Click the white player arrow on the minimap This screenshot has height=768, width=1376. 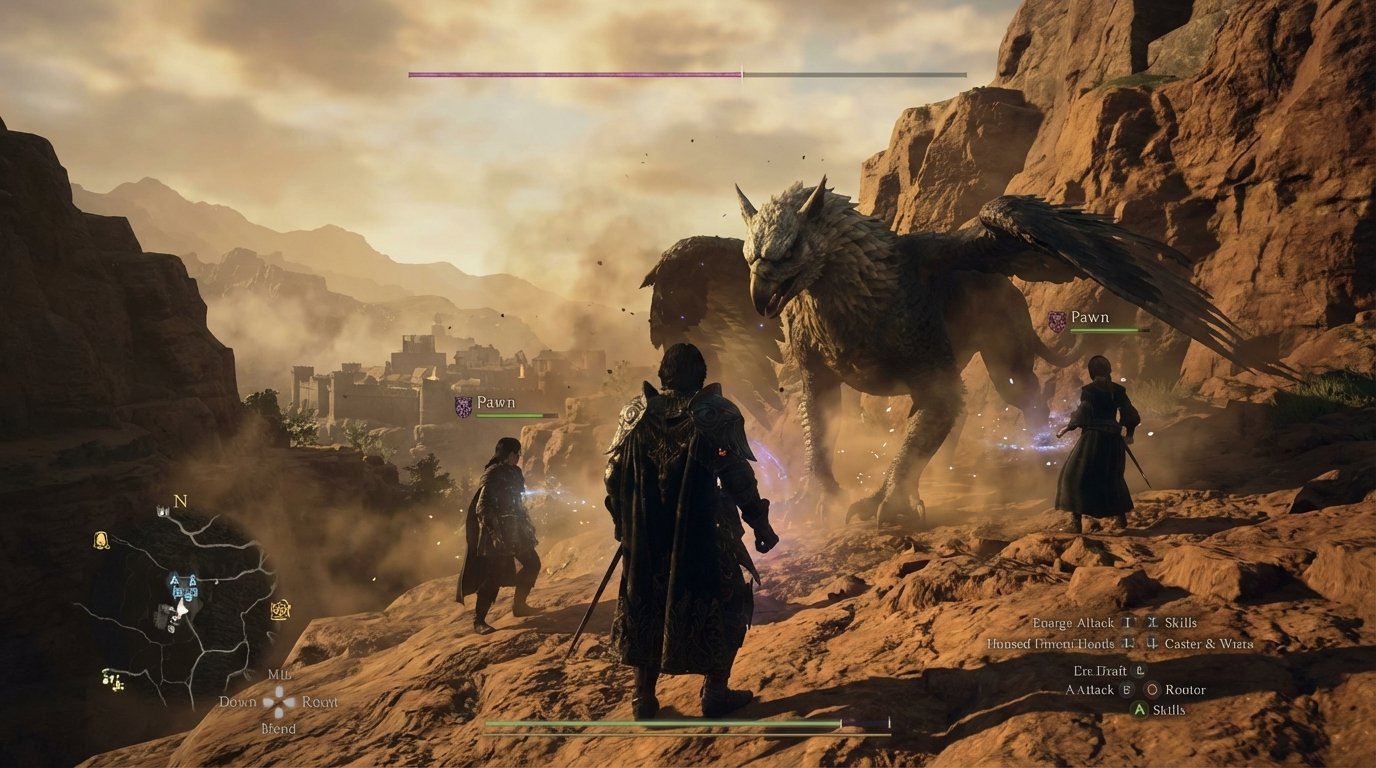pos(181,609)
